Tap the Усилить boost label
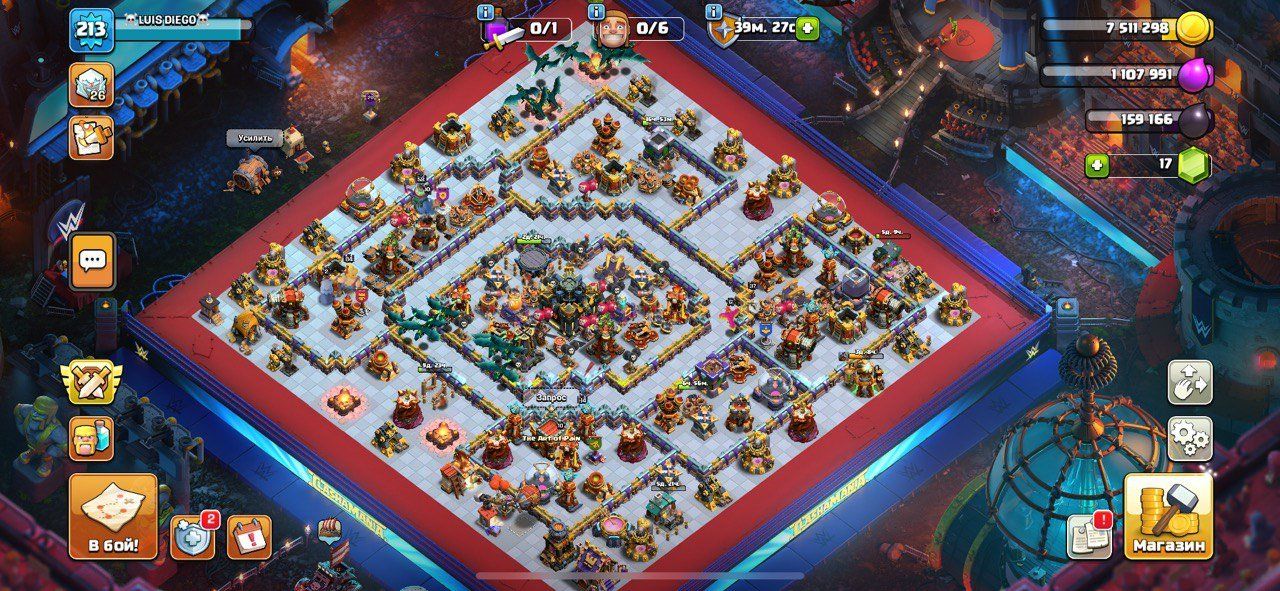 click(254, 138)
